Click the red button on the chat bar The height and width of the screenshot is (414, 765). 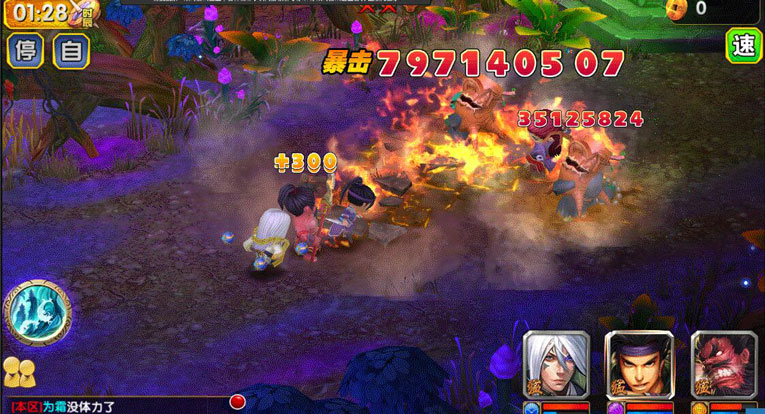(x=238, y=402)
